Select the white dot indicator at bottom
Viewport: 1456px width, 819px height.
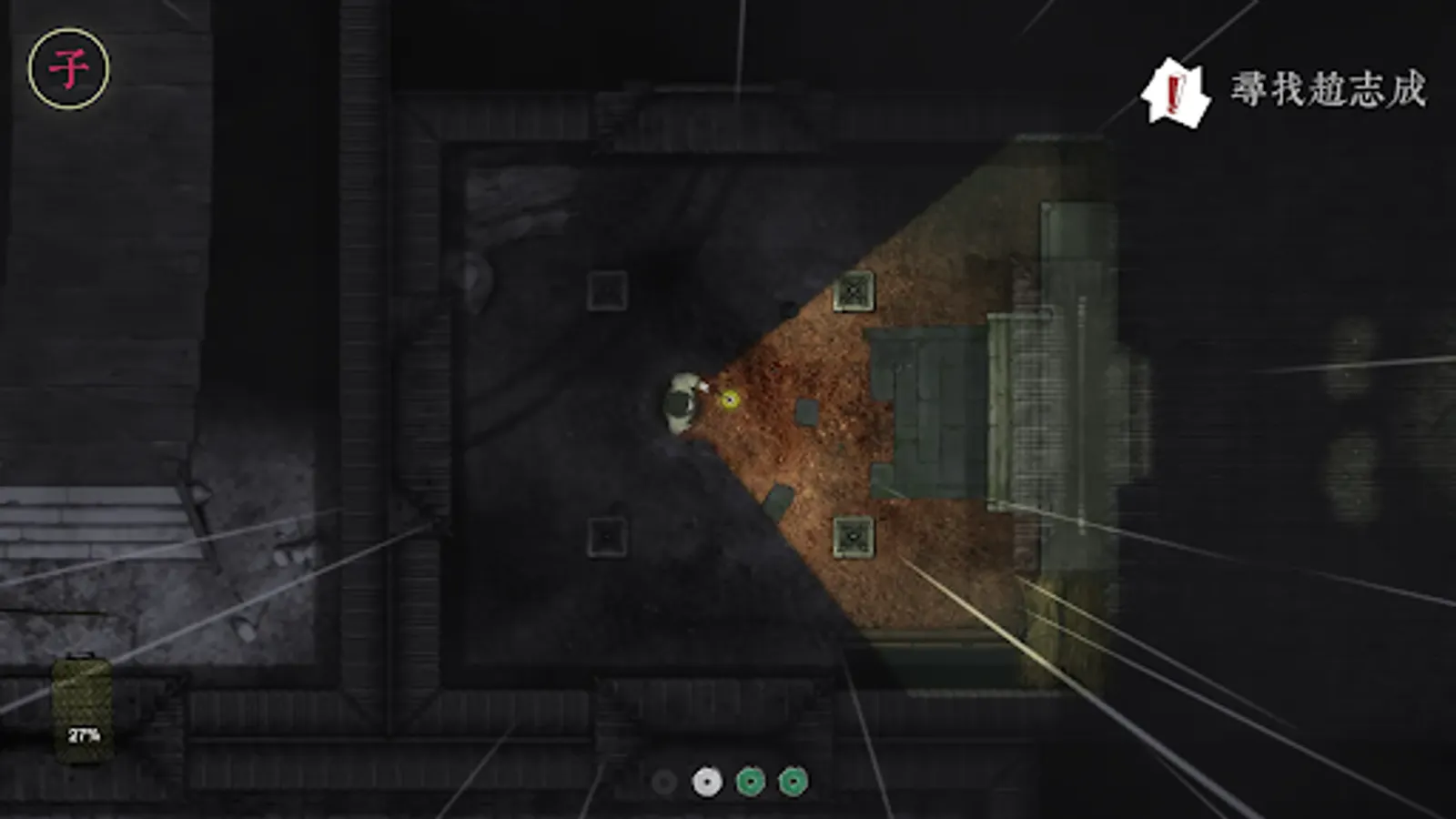(x=705, y=780)
